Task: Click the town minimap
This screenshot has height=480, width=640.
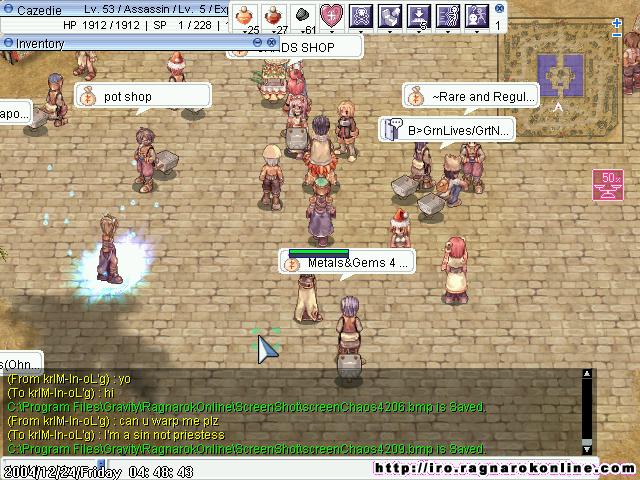Action: click(x=558, y=72)
